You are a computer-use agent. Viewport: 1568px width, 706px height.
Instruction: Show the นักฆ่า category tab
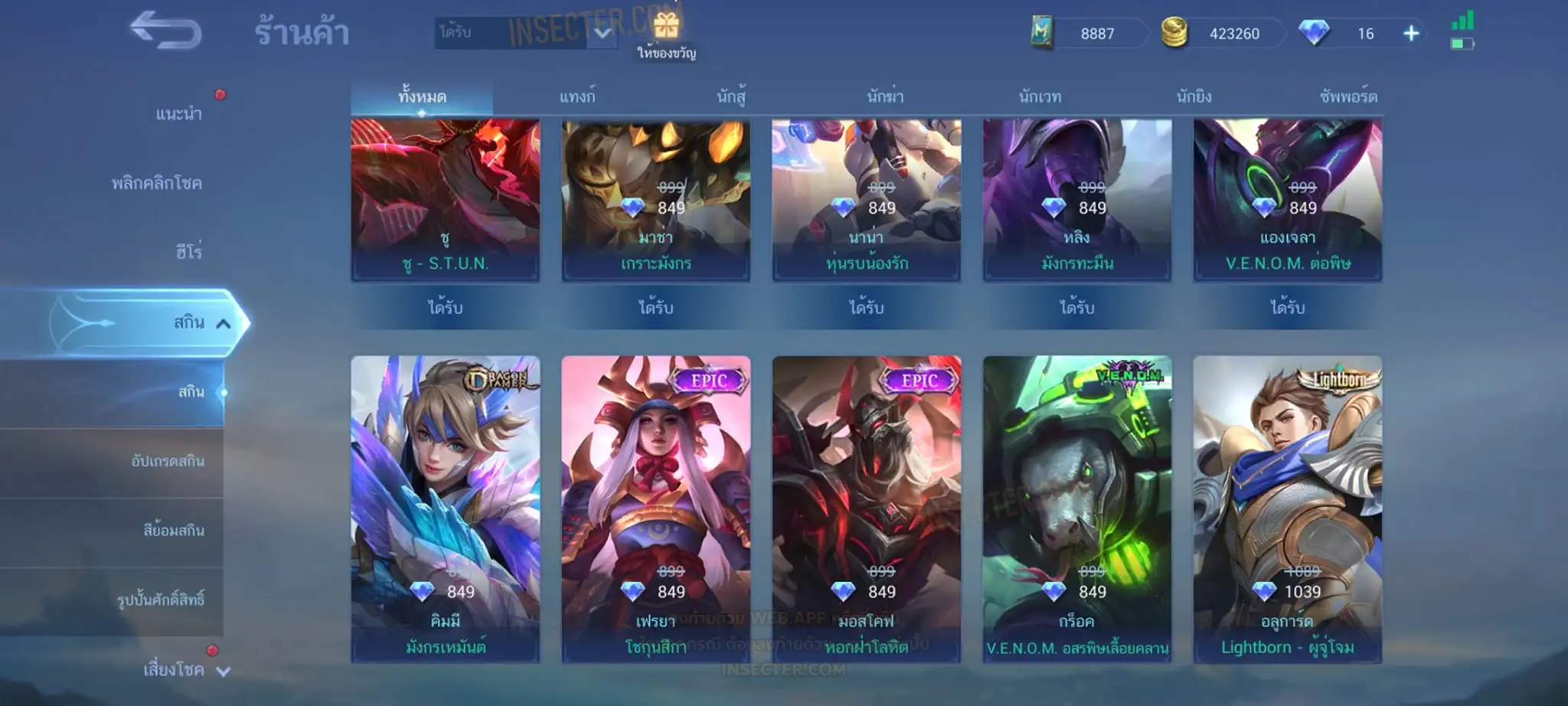pyautogui.click(x=885, y=97)
